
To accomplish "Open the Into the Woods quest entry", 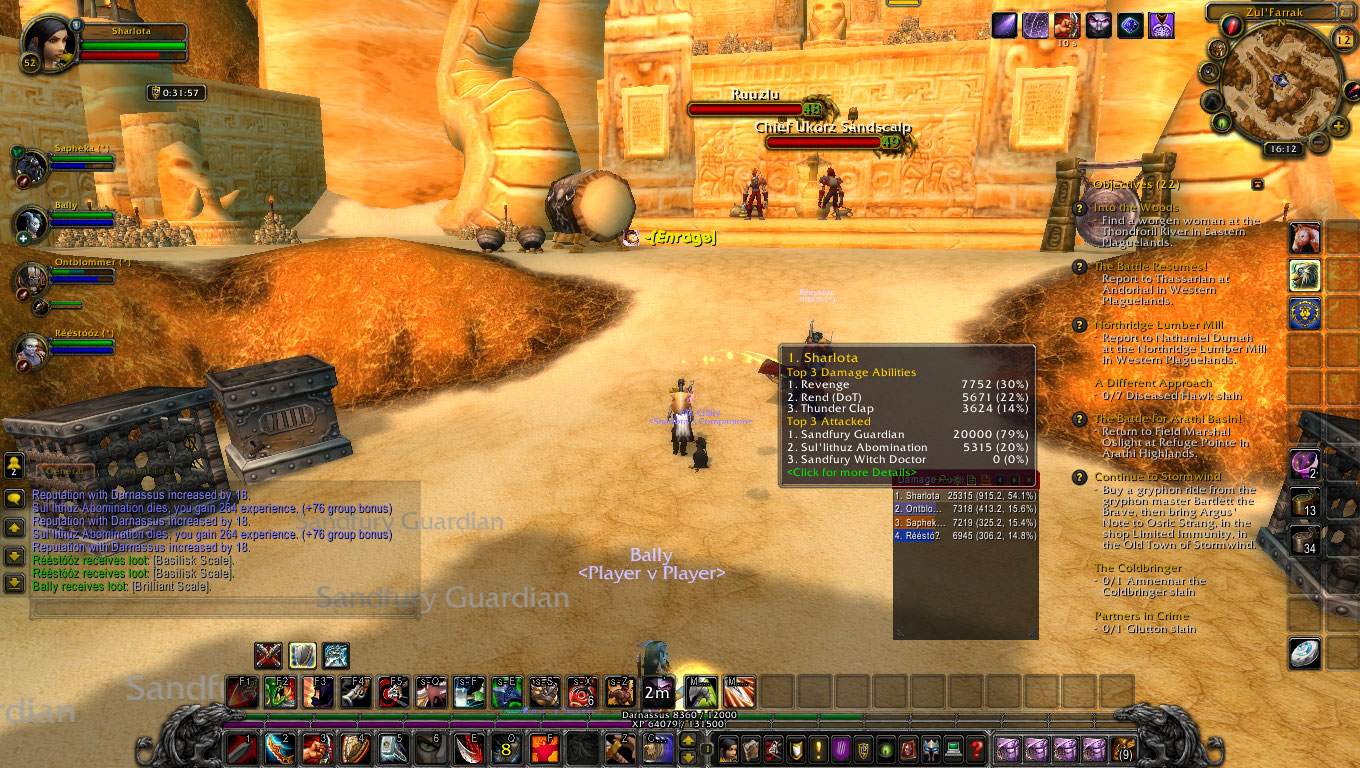I will click(1136, 208).
